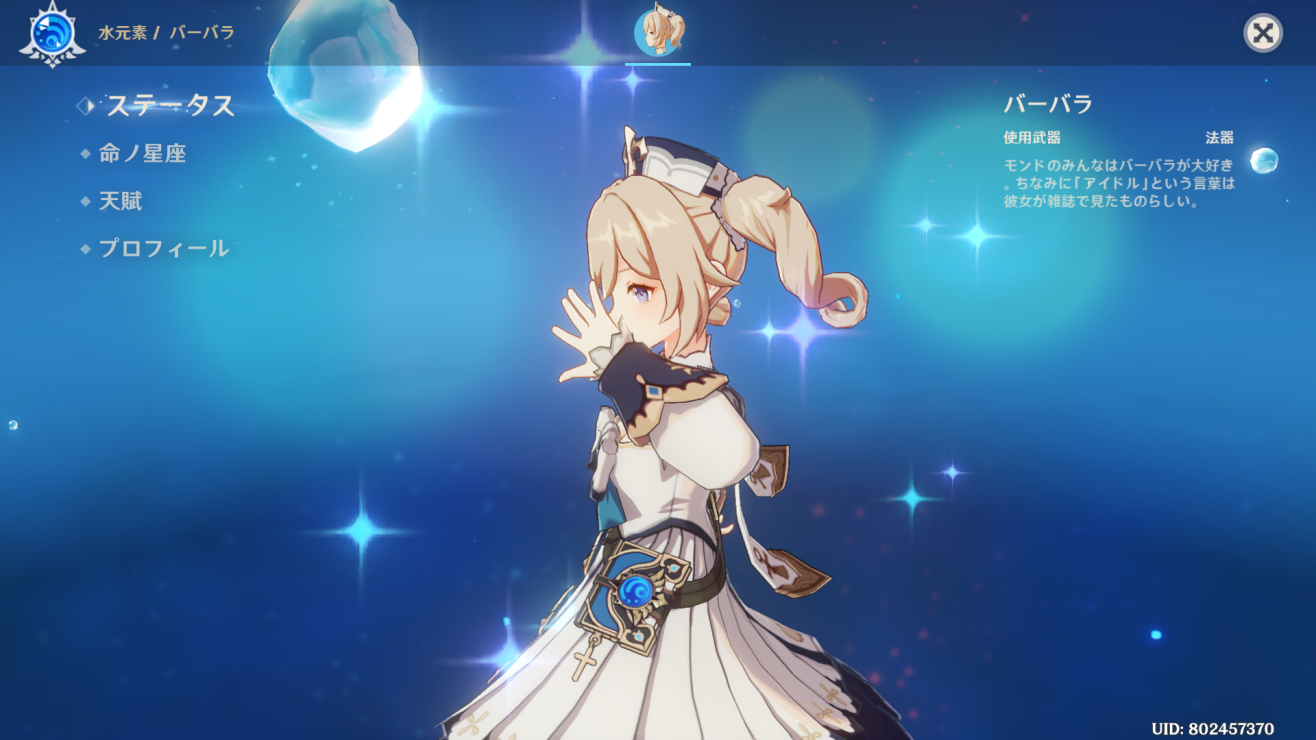Click the 水元素 / バーバラ breadcrumb text
The width and height of the screenshot is (1316, 740).
166,31
